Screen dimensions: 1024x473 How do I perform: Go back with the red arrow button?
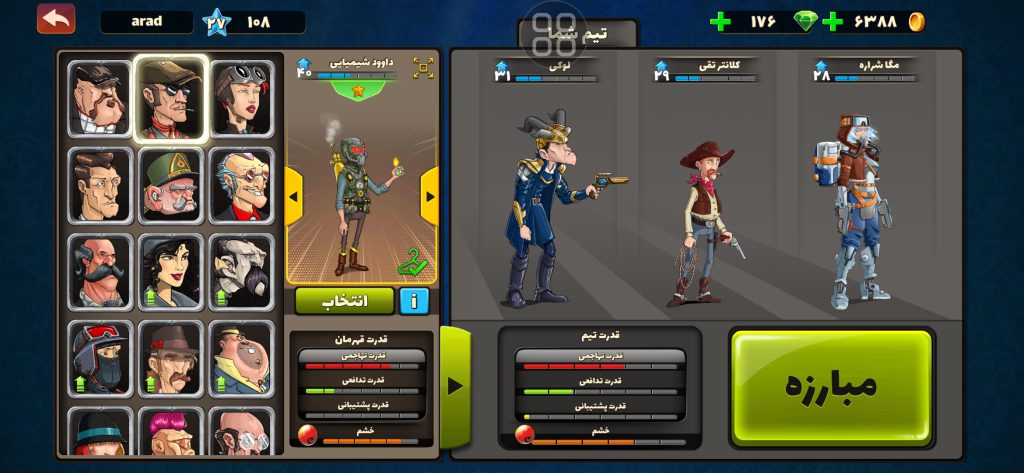(x=56, y=18)
